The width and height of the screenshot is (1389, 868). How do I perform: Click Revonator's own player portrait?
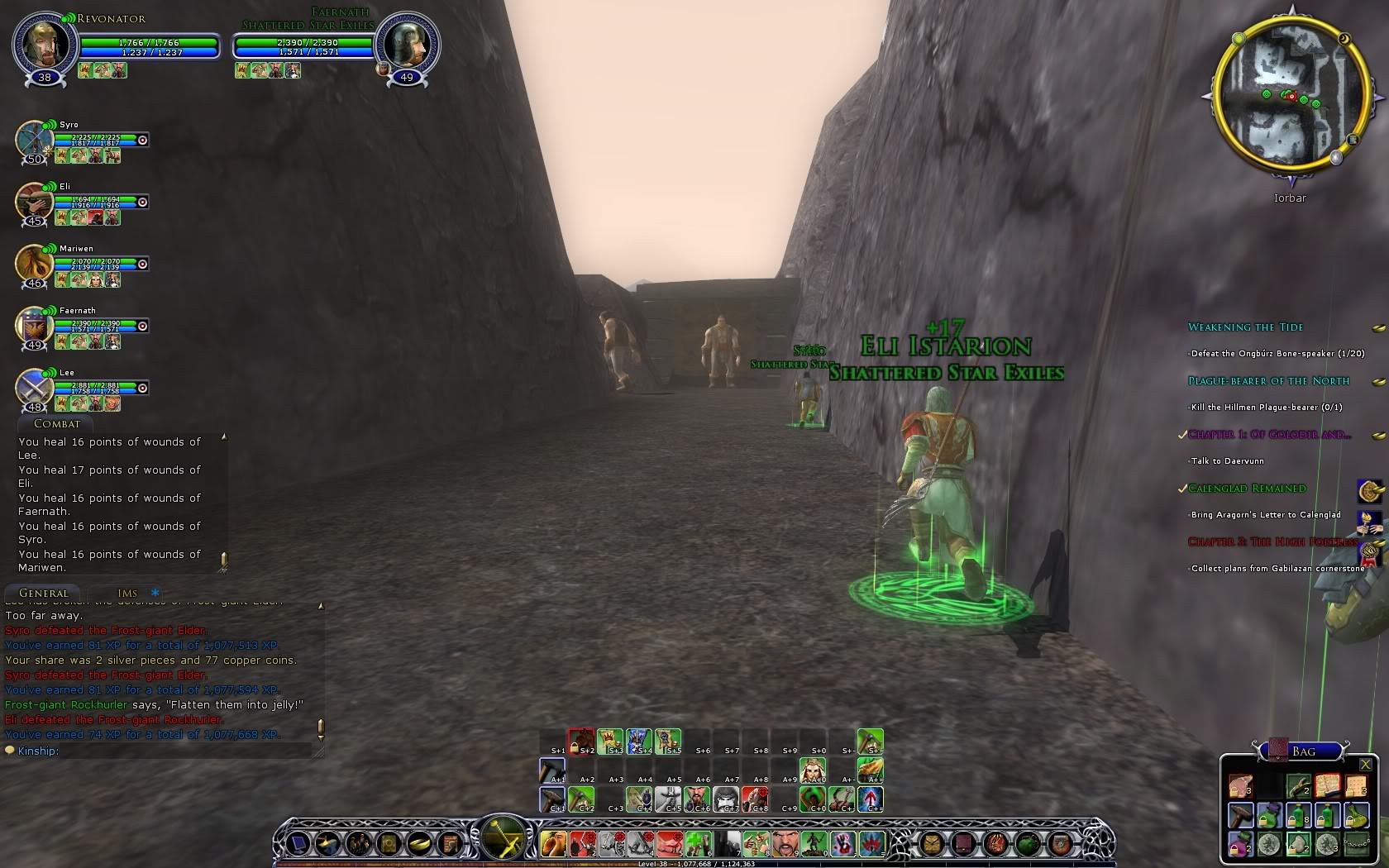click(45, 43)
